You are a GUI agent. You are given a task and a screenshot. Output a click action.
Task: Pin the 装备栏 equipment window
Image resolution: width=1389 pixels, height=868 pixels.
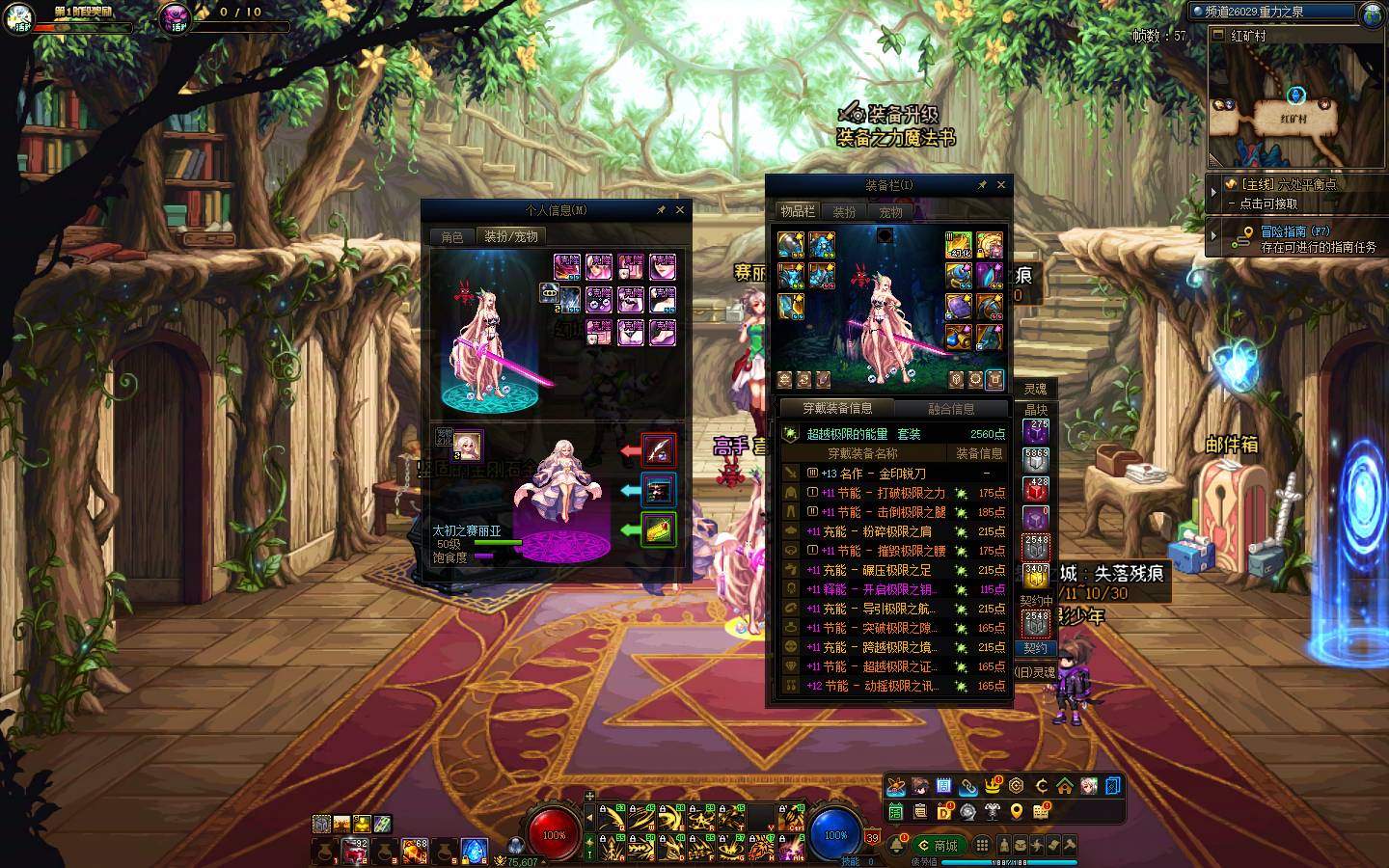click(982, 184)
